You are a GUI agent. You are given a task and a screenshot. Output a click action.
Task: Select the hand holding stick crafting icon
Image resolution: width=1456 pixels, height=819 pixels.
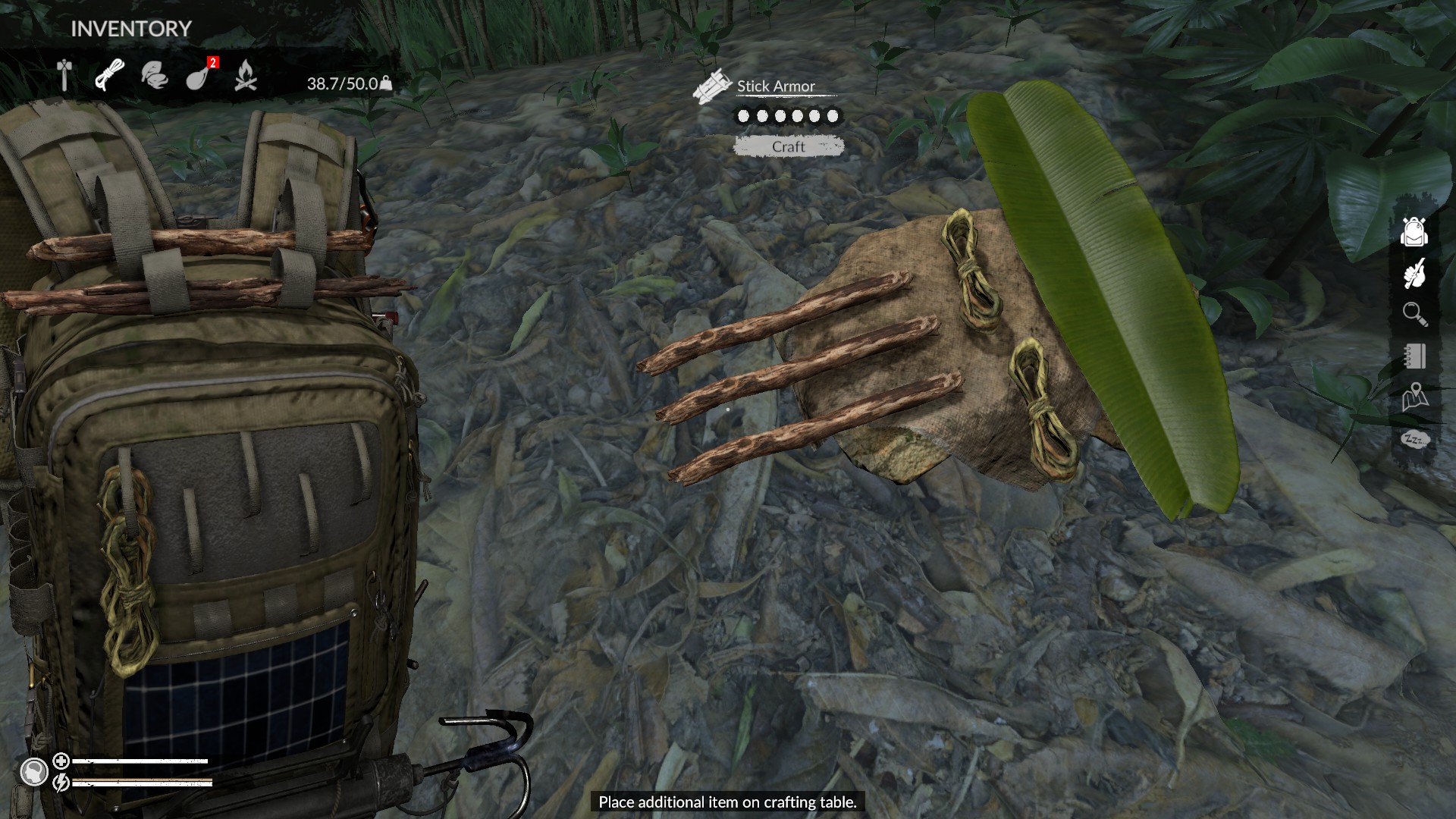pos(1414,273)
